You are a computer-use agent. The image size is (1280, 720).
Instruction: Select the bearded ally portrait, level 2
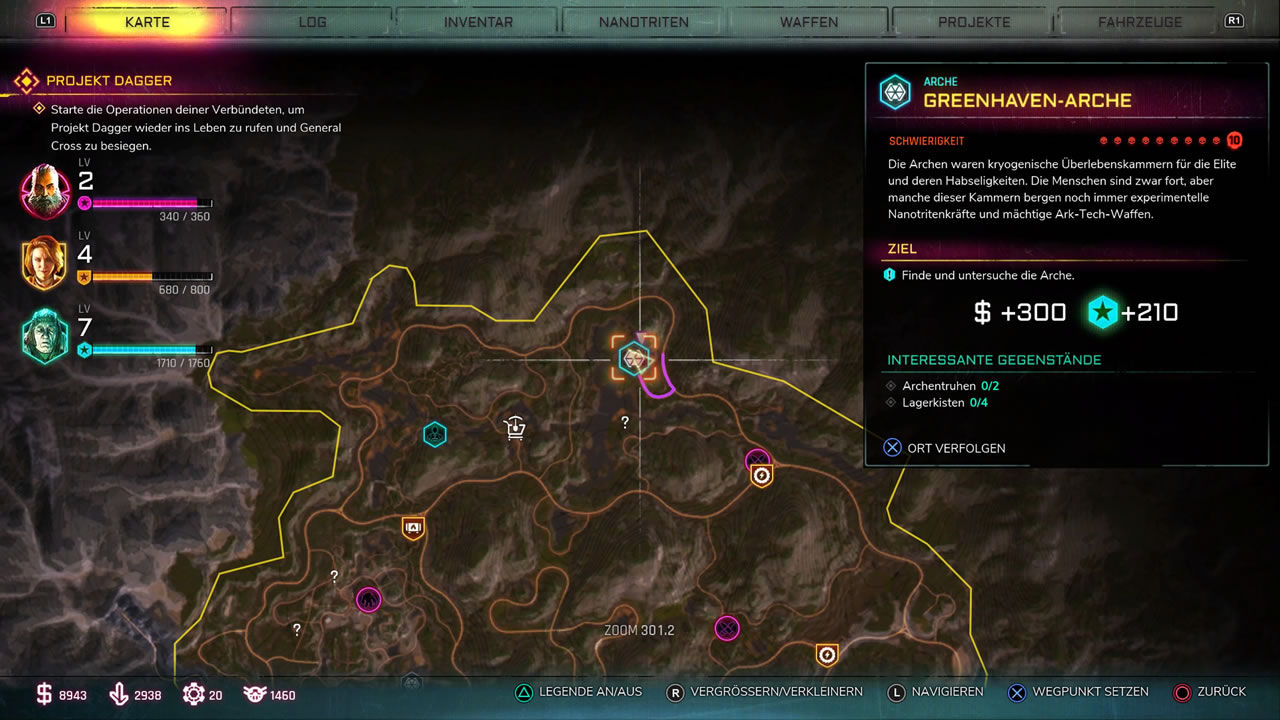[46, 191]
